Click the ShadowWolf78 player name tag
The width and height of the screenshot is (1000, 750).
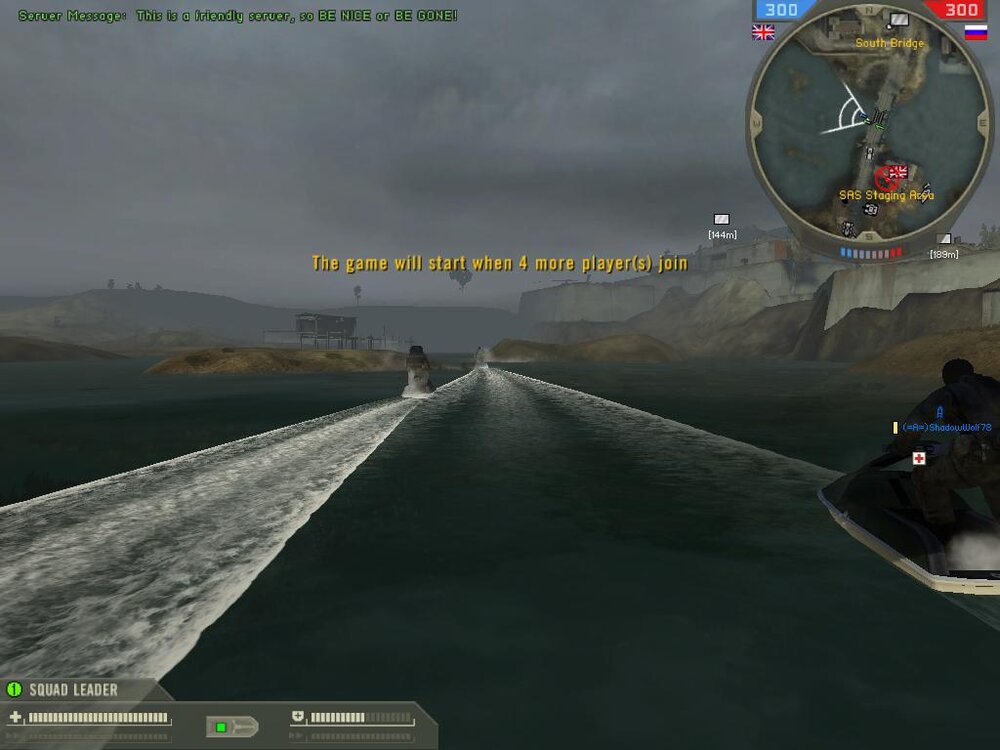[946, 427]
